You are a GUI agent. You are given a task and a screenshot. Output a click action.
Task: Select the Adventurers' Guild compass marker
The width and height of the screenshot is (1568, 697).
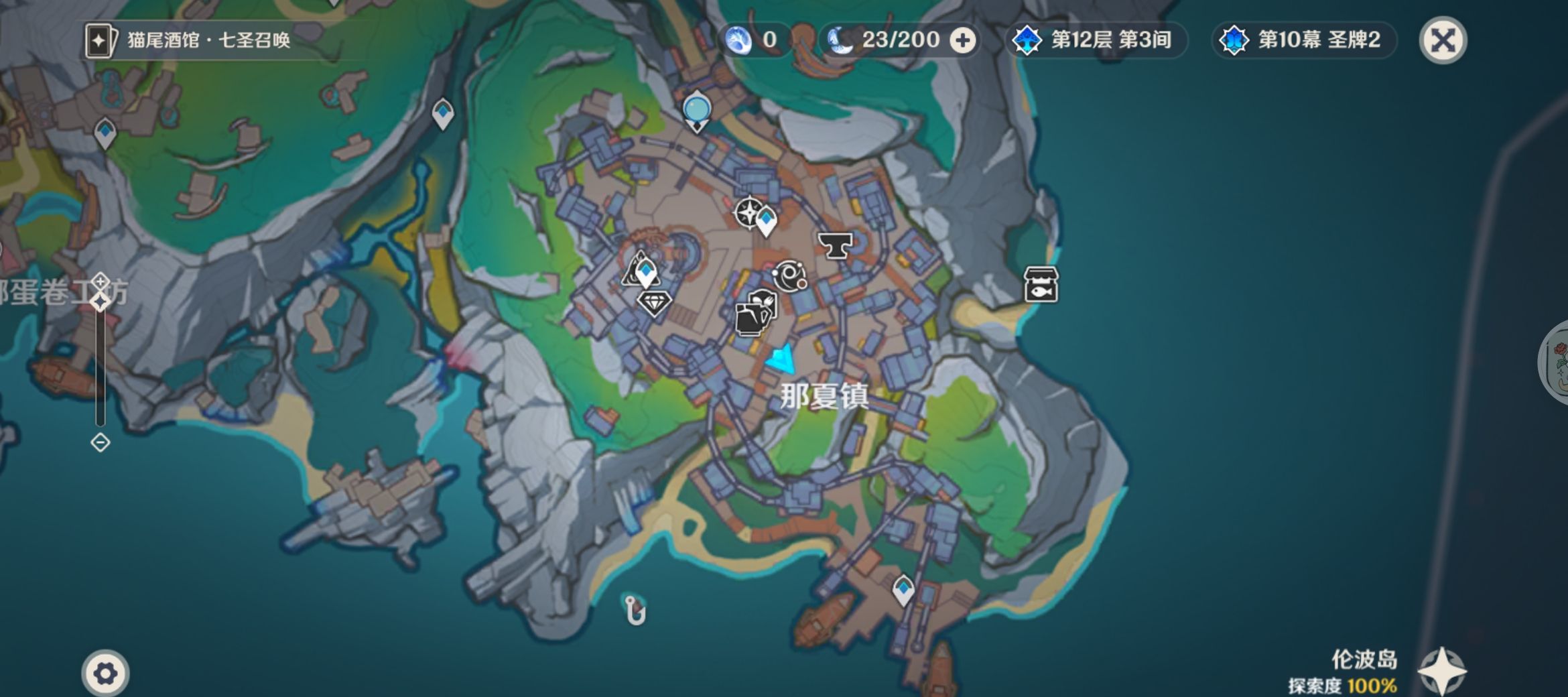[748, 212]
